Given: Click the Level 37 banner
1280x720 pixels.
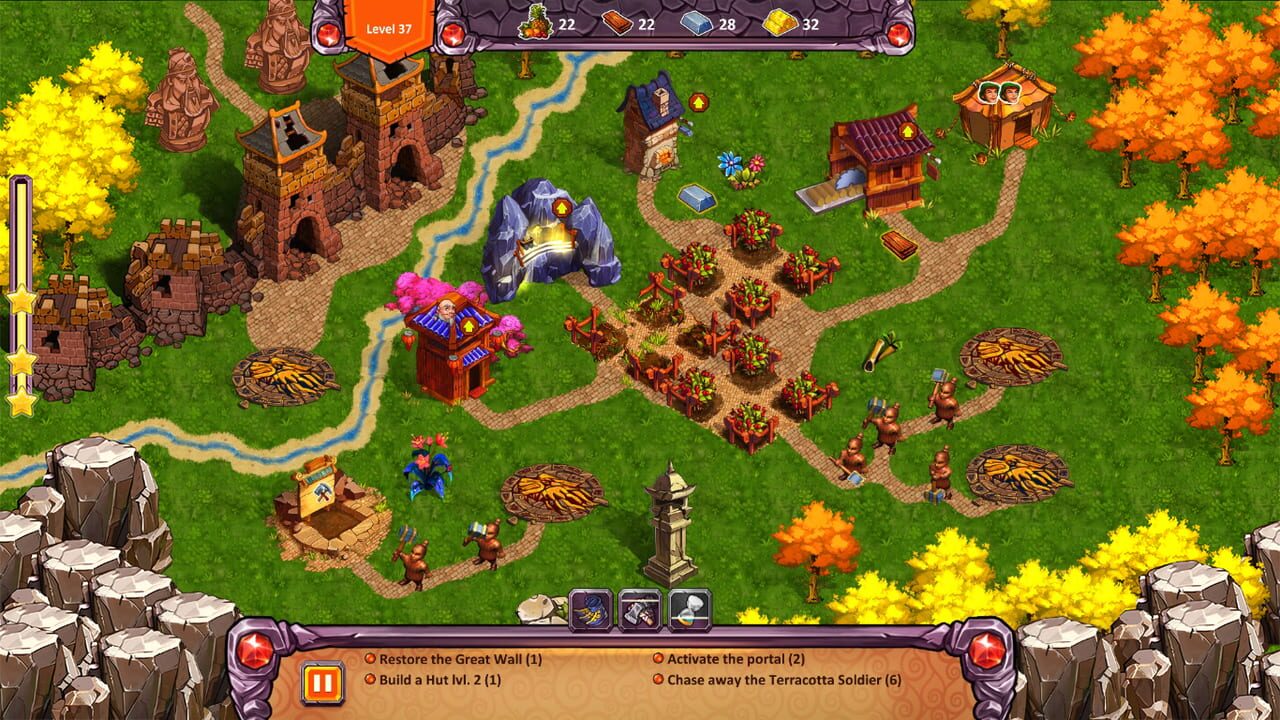Looking at the screenshot, I should 390,18.
